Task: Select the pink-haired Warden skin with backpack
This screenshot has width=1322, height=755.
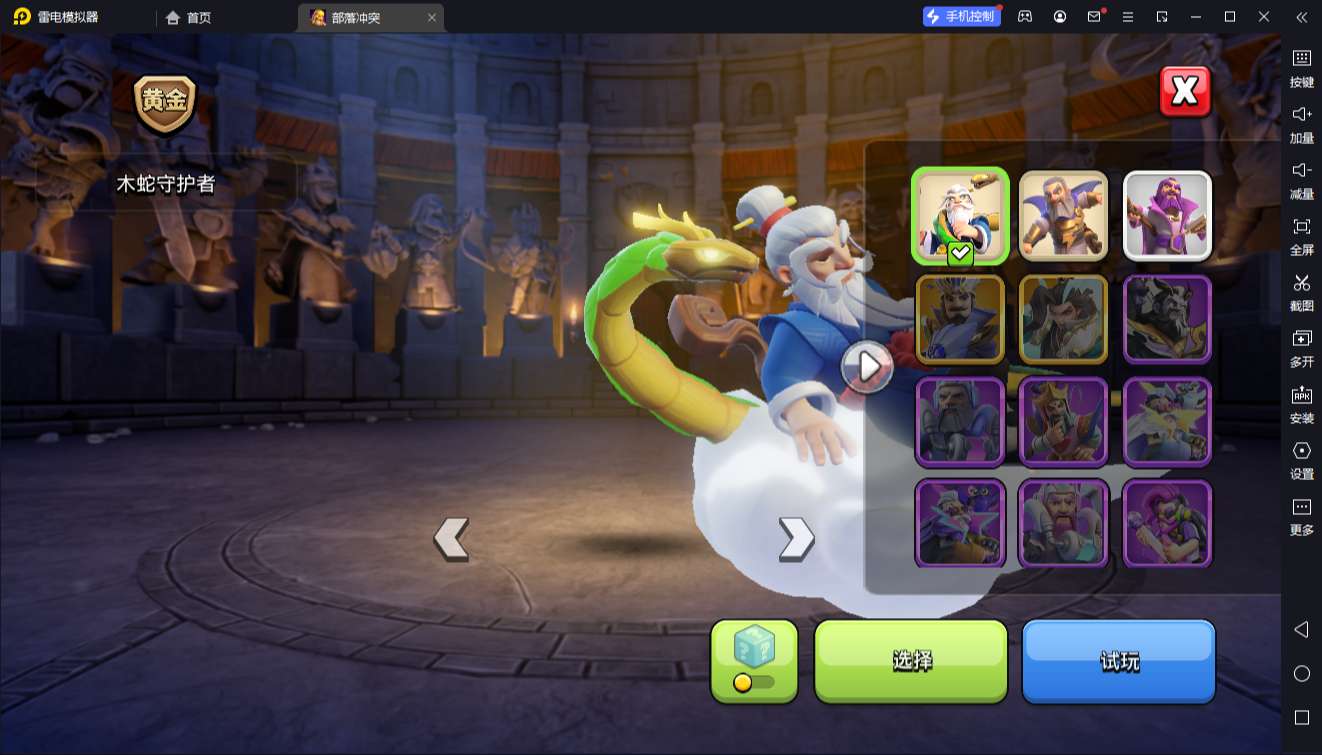Action: pos(1167,523)
